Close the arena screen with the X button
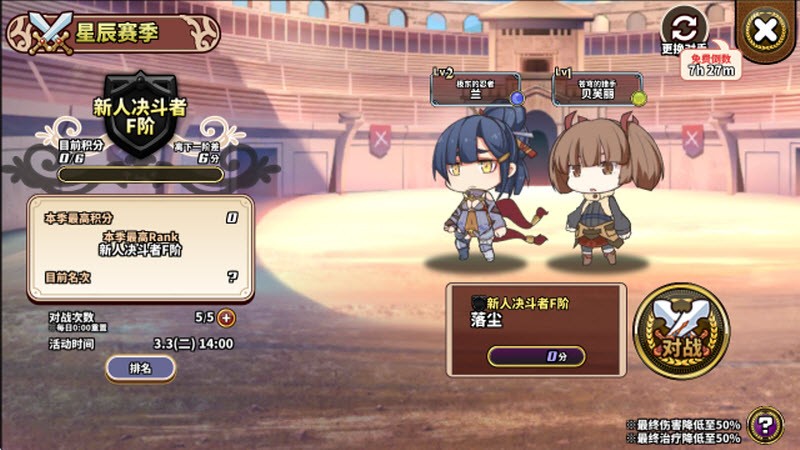The image size is (800, 450). [765, 30]
